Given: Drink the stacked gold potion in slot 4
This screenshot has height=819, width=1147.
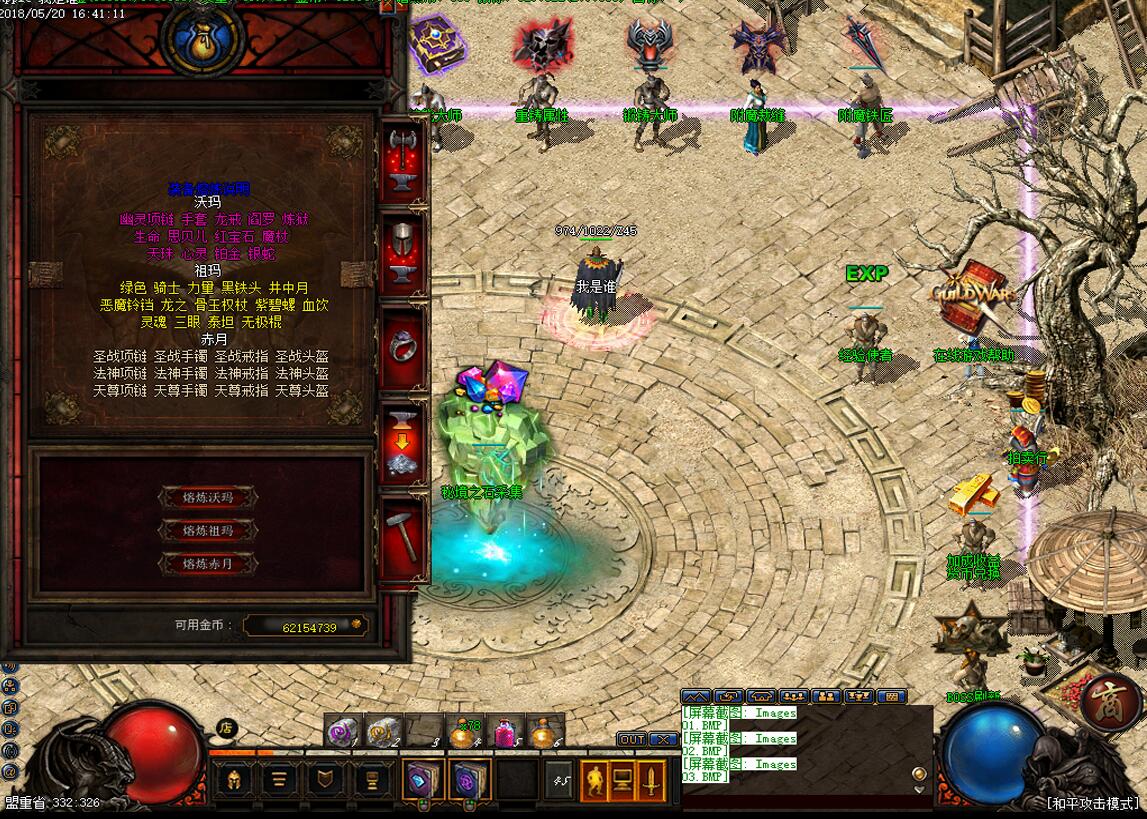Looking at the screenshot, I should pyautogui.click(x=464, y=732).
